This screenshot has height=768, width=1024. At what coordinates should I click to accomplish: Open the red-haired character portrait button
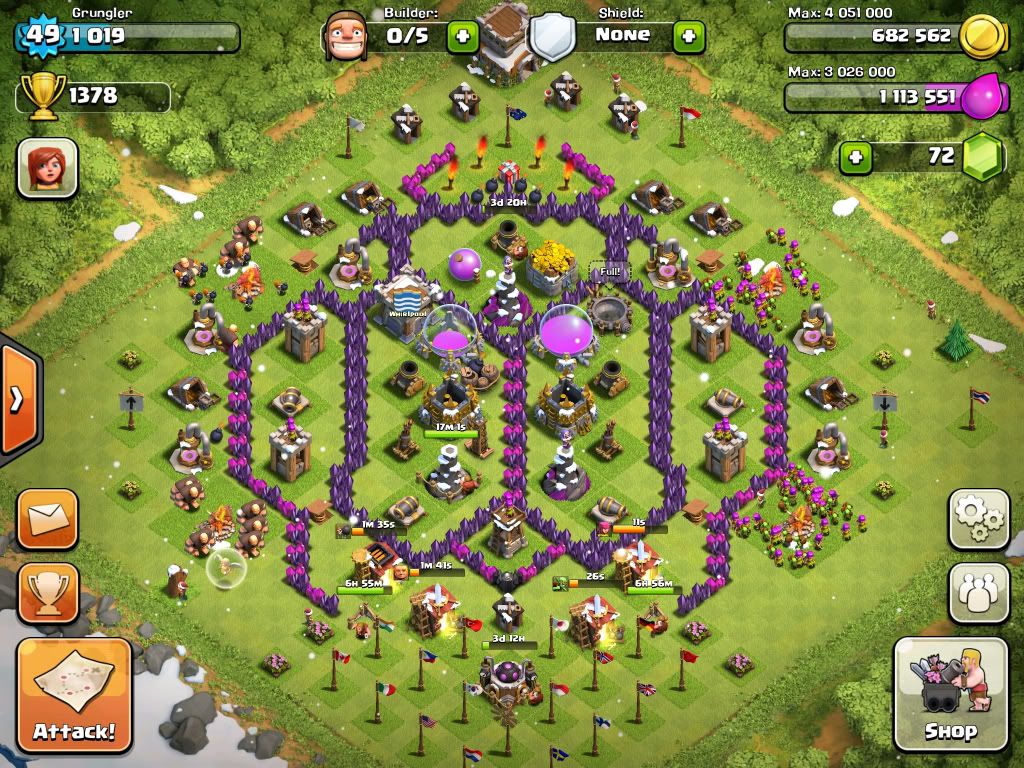pyautogui.click(x=47, y=167)
